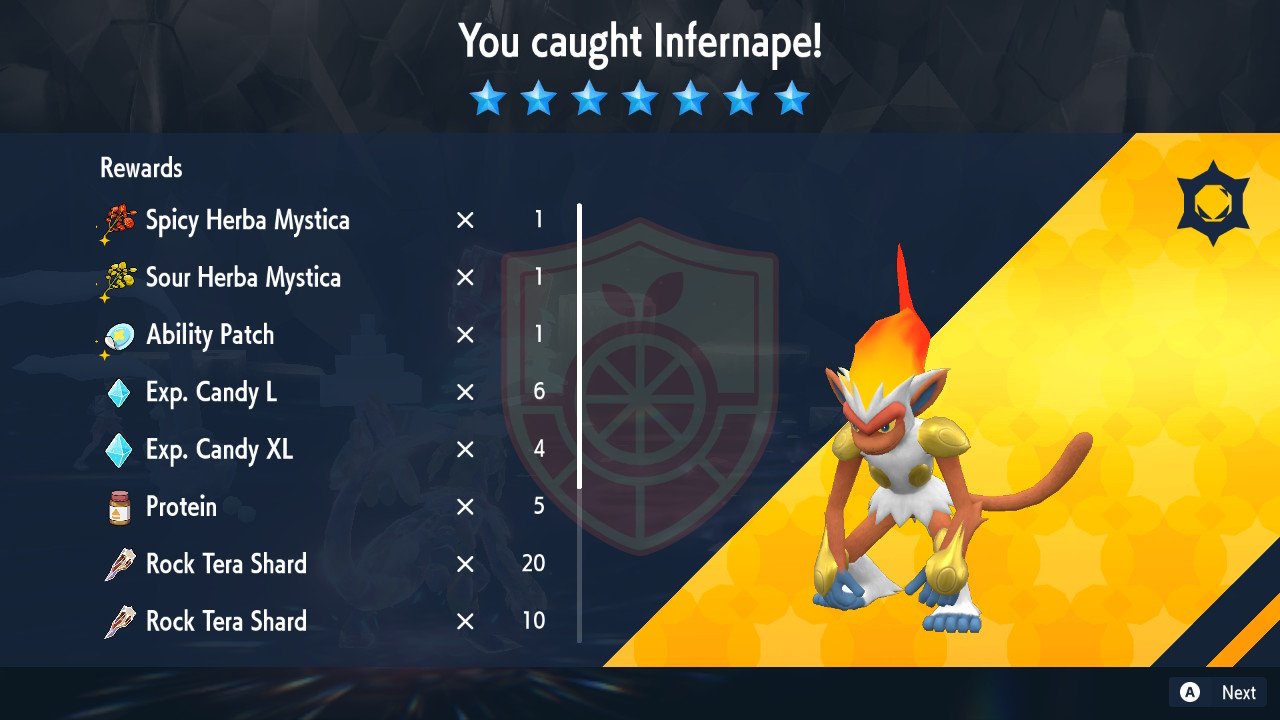1280x720 pixels.
Task: Select the first star in the rating row
Action: point(487,97)
